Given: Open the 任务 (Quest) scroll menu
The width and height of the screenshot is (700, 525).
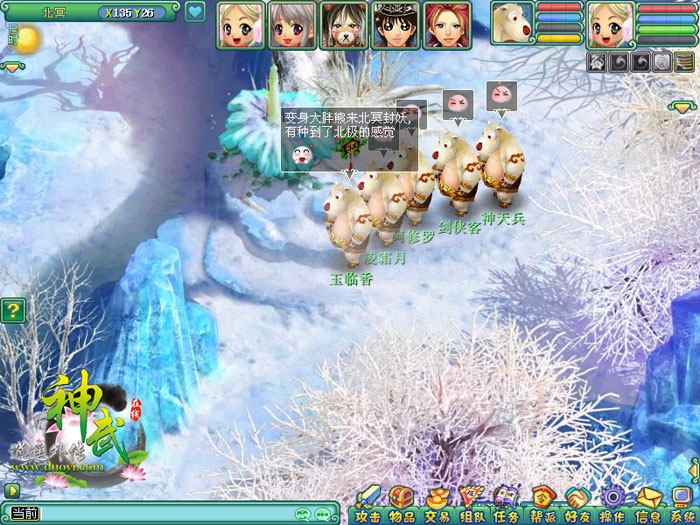Looking at the screenshot, I should (x=506, y=504).
